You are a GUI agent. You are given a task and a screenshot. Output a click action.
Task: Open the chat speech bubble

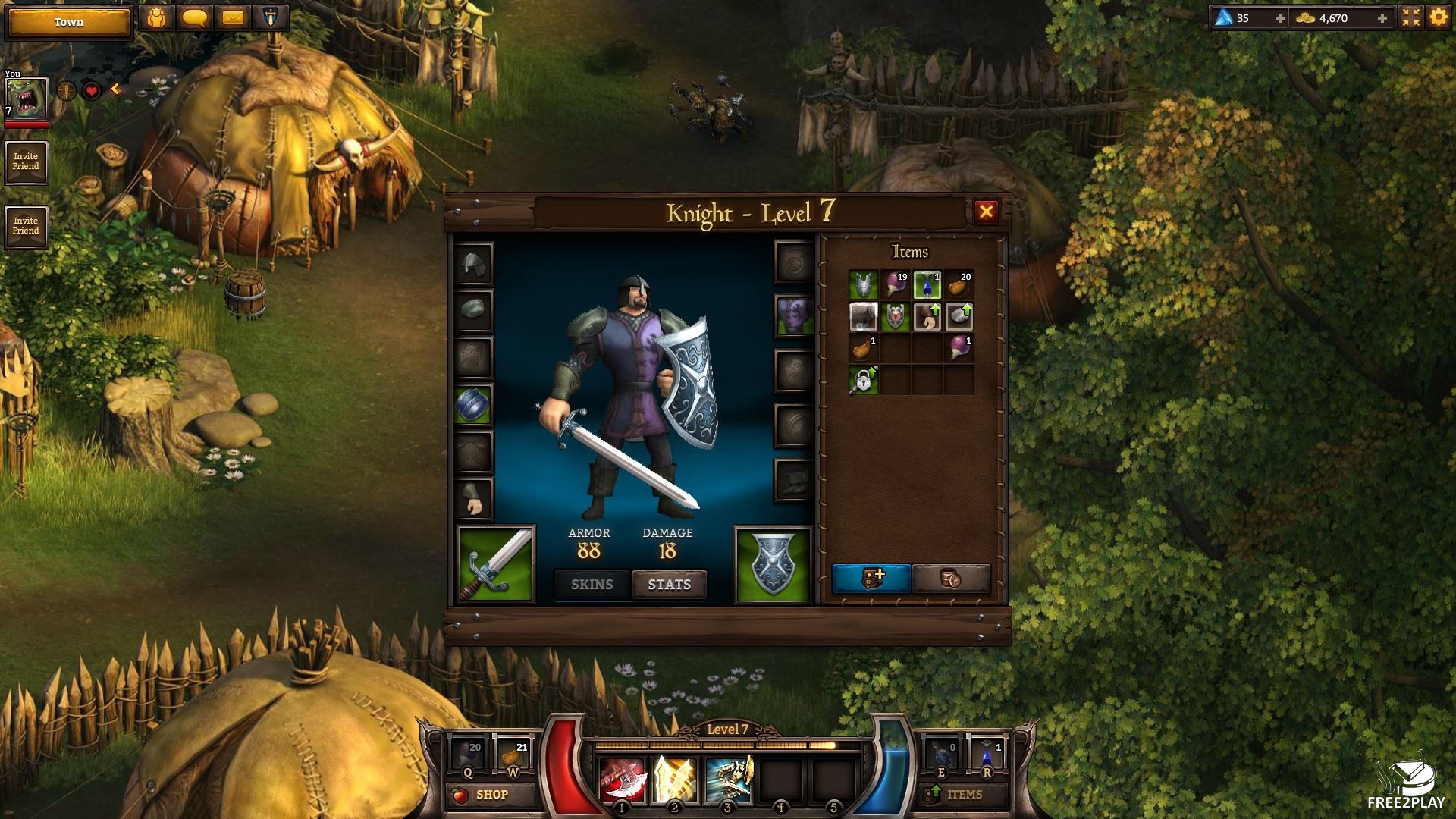coord(195,17)
